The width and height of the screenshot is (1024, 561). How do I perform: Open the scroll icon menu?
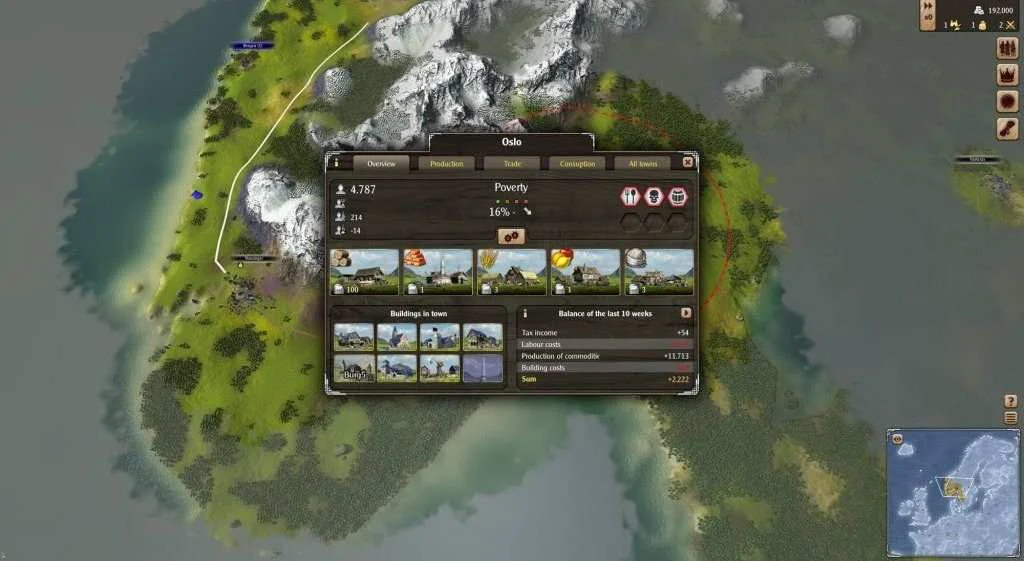[x=1007, y=129]
